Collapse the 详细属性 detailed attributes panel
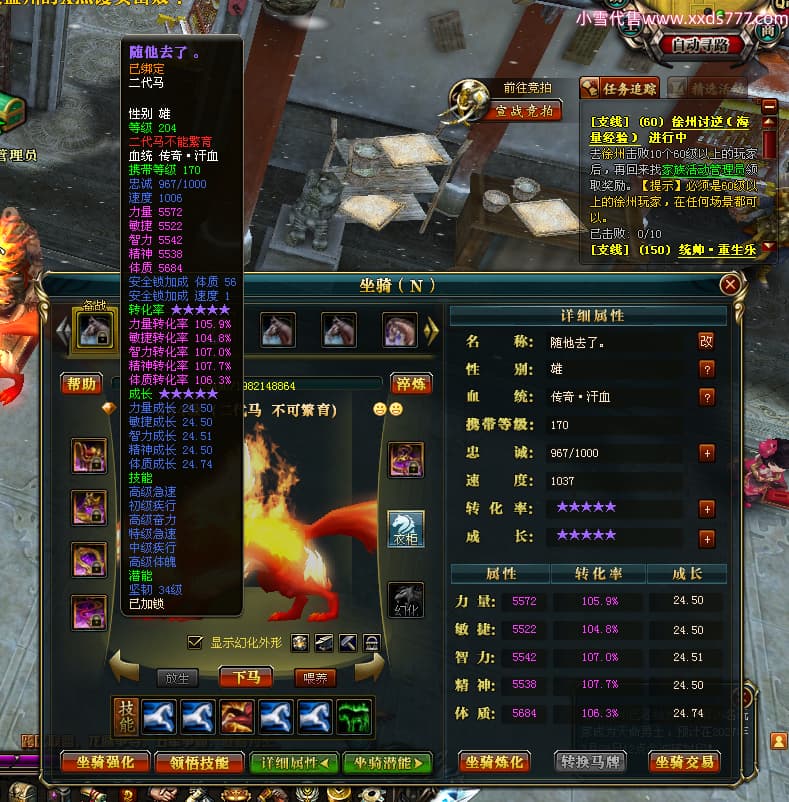 pyautogui.click(x=294, y=762)
